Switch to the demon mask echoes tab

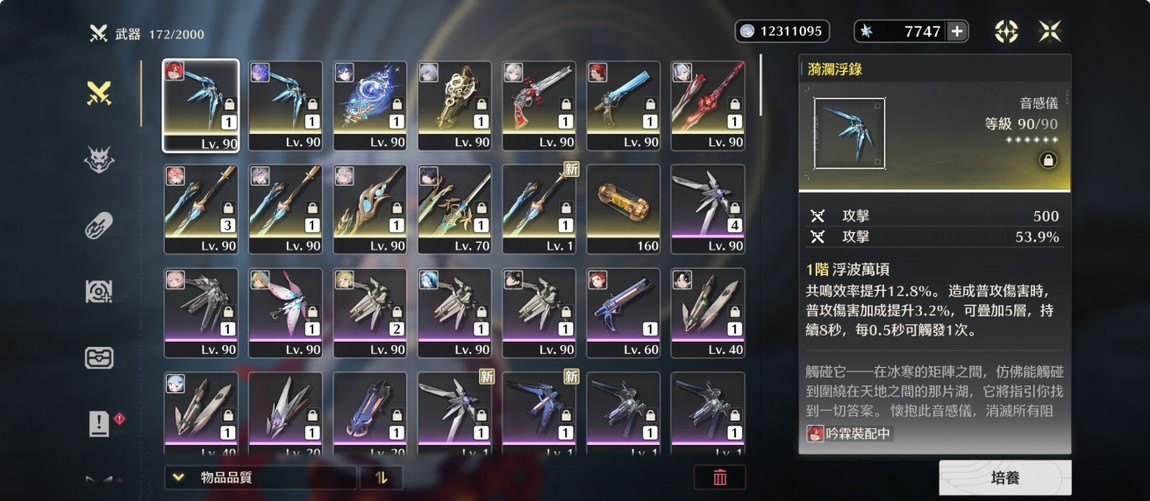tap(99, 159)
